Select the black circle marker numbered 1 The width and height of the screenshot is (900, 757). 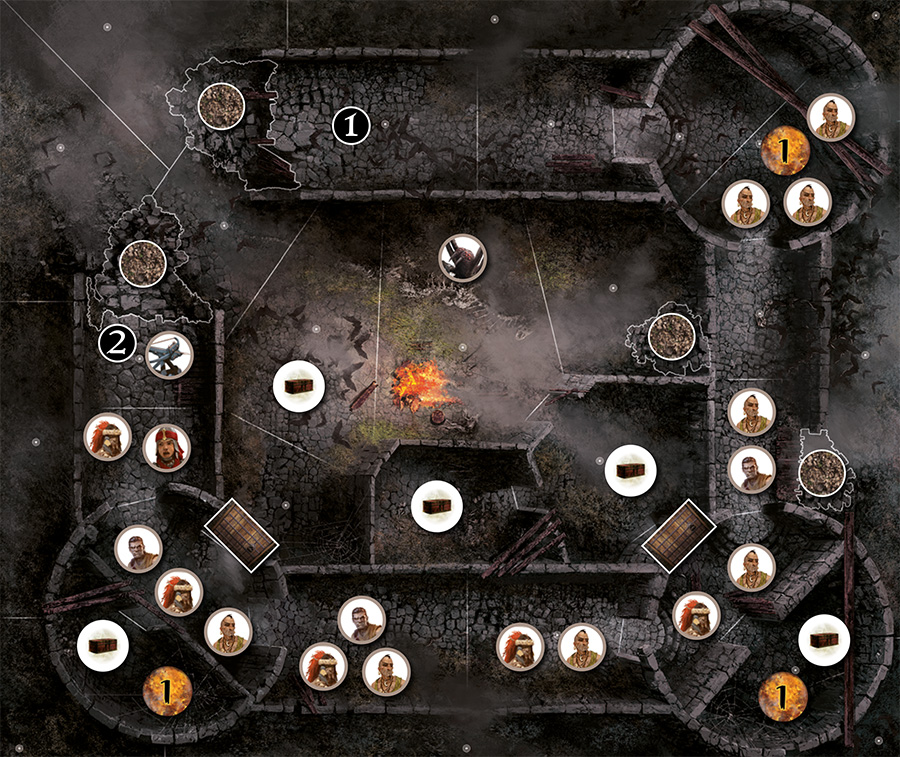pyautogui.click(x=351, y=125)
